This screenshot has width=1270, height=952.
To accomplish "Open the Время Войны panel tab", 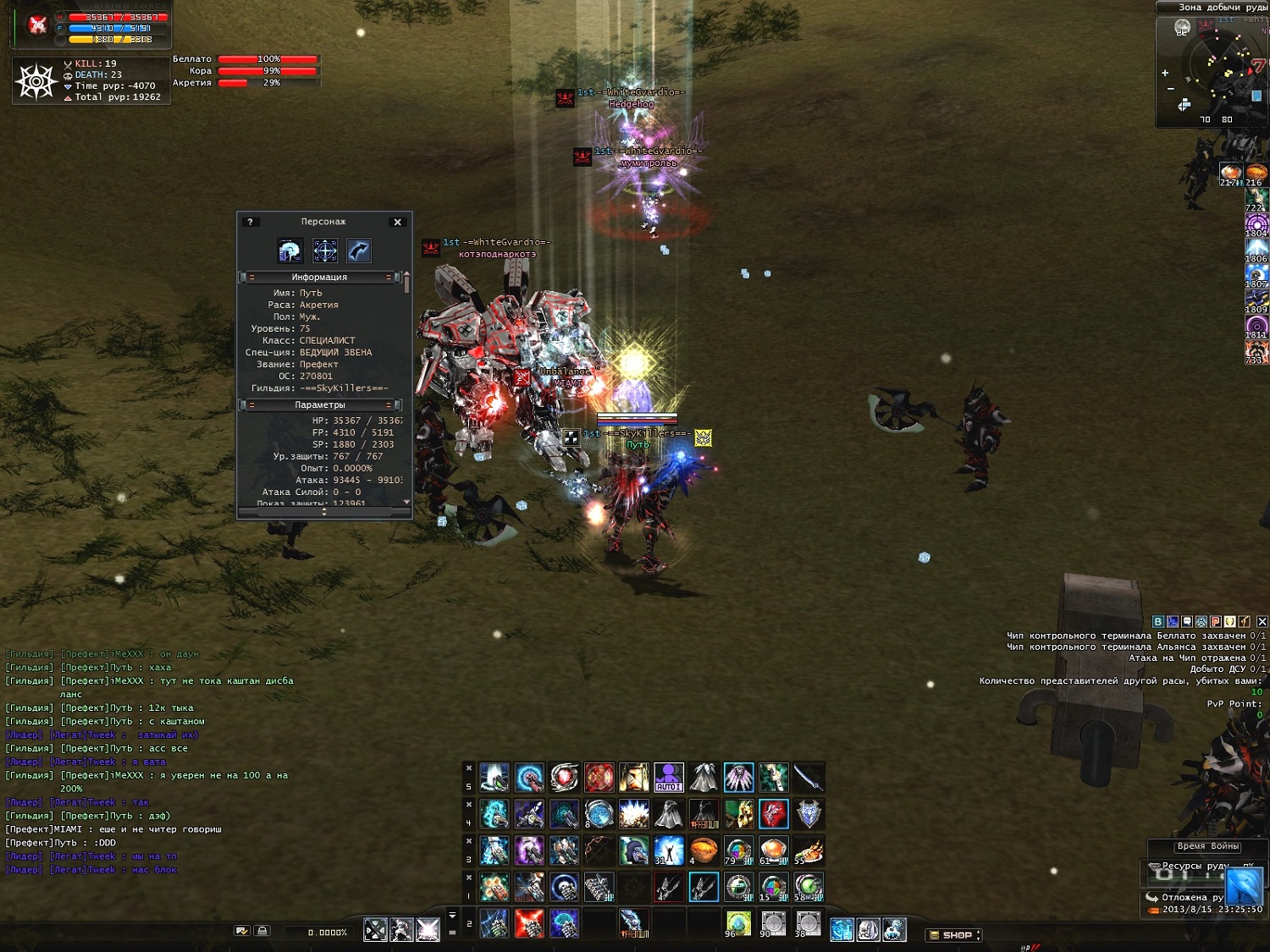I will click(x=1207, y=846).
